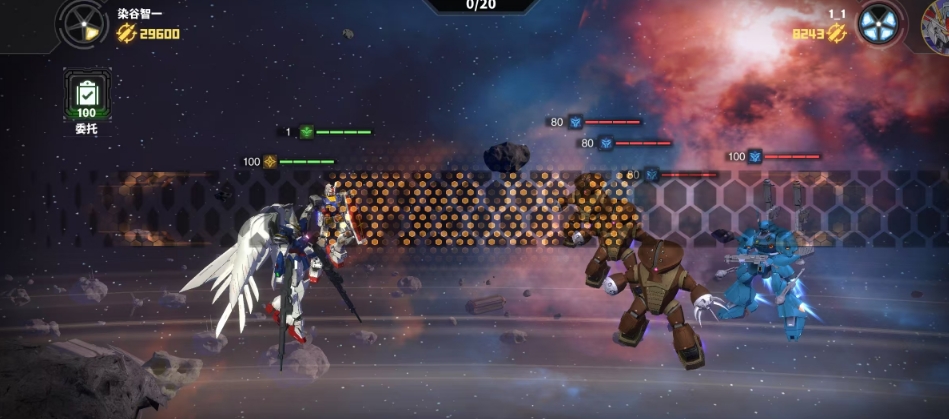This screenshot has height=419, width=949.
Task: Tap the player emblem beside 染谷智一
Action: click(81, 22)
